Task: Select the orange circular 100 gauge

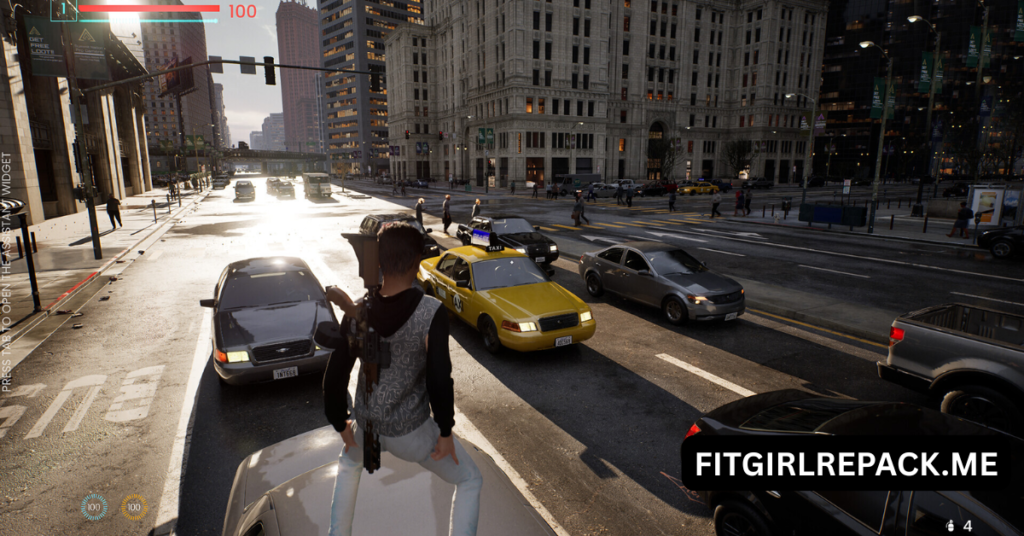Action: [x=134, y=507]
